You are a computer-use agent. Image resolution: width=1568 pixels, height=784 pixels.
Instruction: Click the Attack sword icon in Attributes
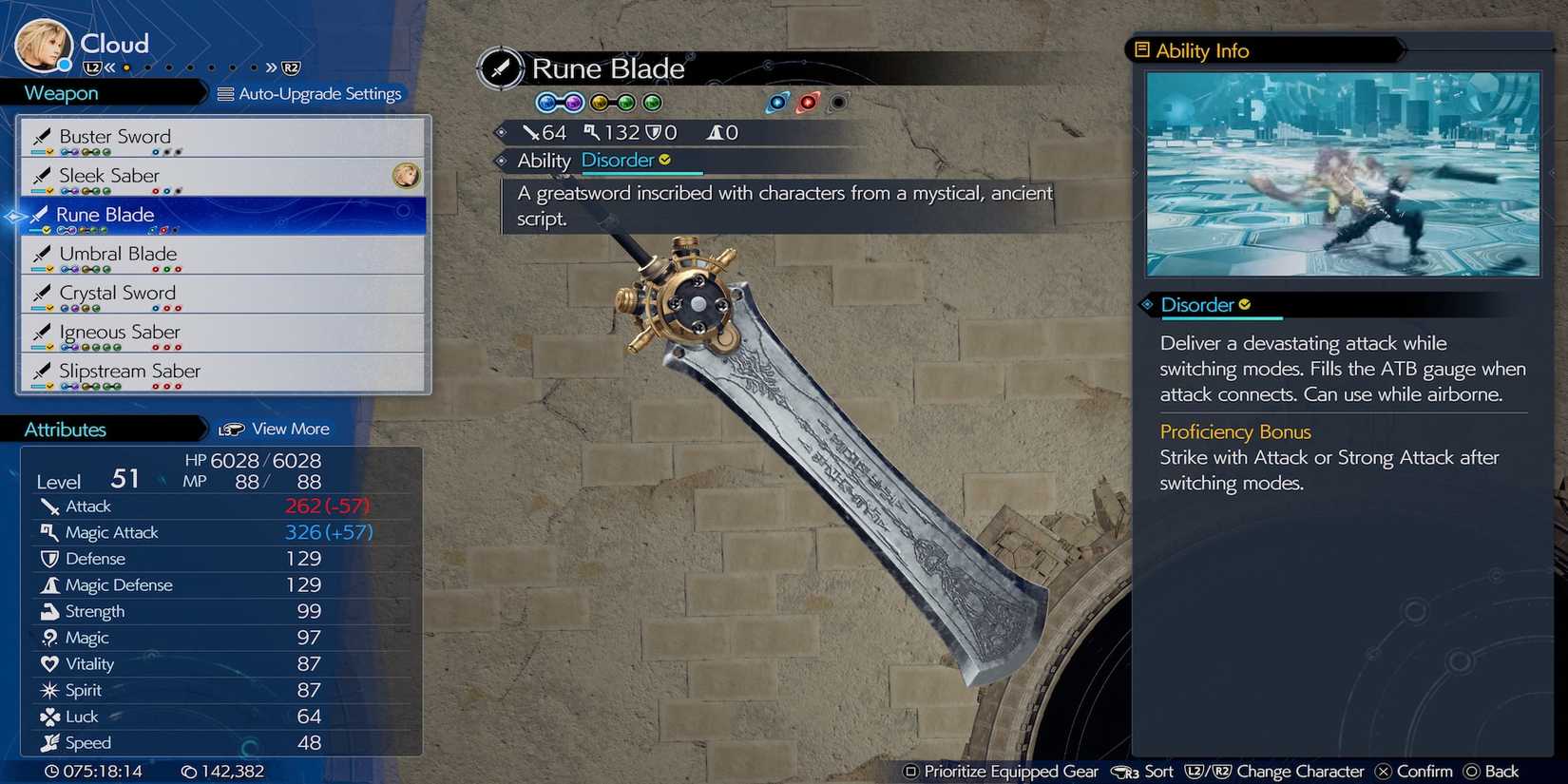tap(50, 506)
